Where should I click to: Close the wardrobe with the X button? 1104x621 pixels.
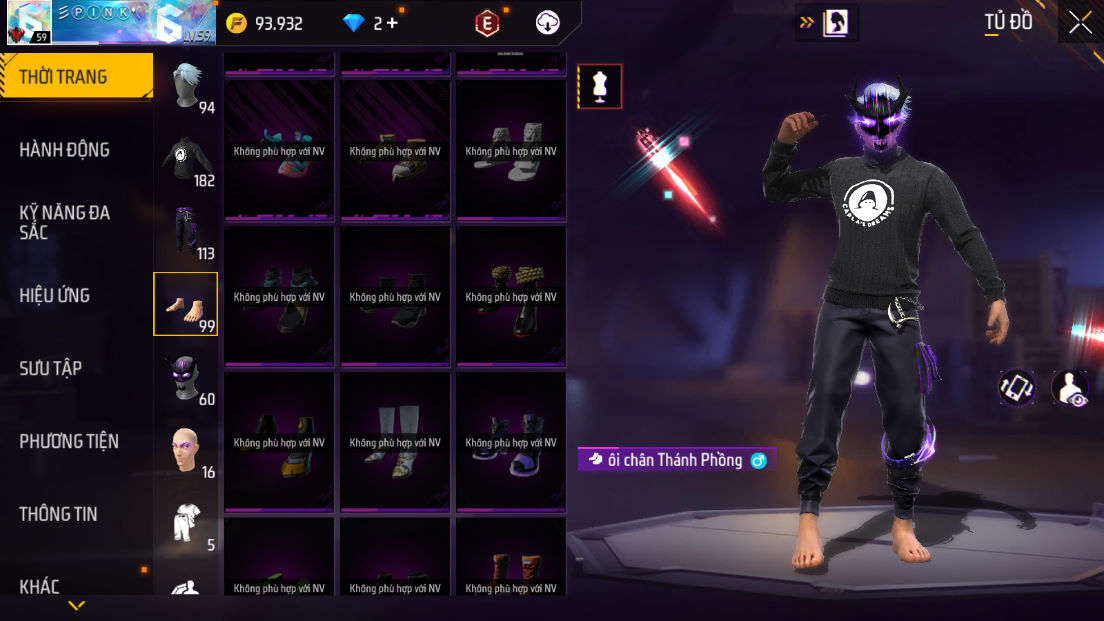(x=1080, y=22)
